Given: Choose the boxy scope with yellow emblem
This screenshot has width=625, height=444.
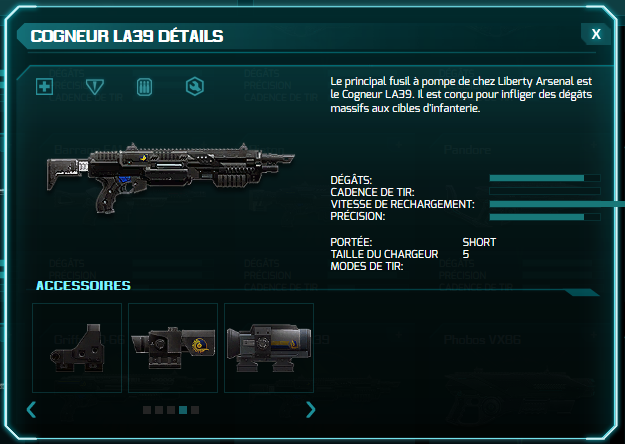Looking at the screenshot, I should point(173,348).
